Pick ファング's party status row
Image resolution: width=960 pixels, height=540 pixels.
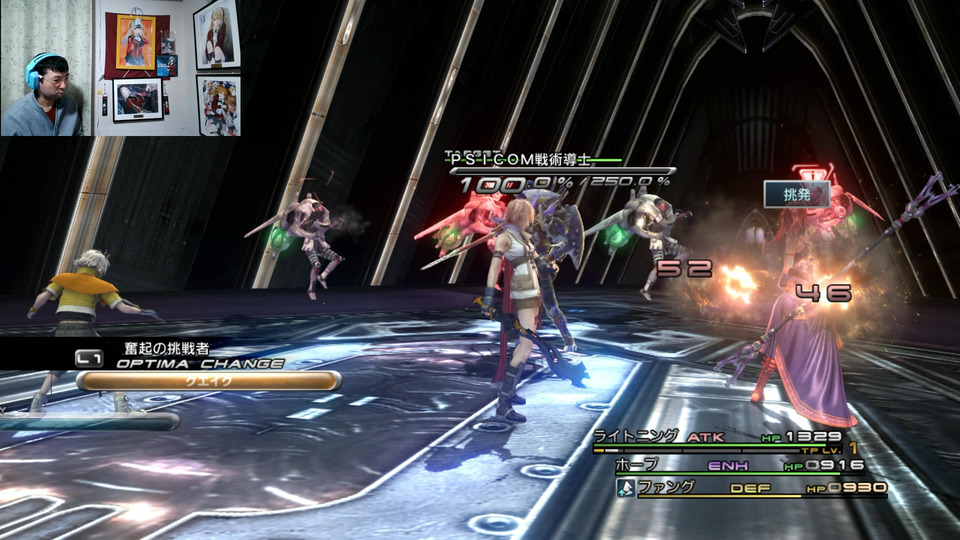[x=750, y=488]
